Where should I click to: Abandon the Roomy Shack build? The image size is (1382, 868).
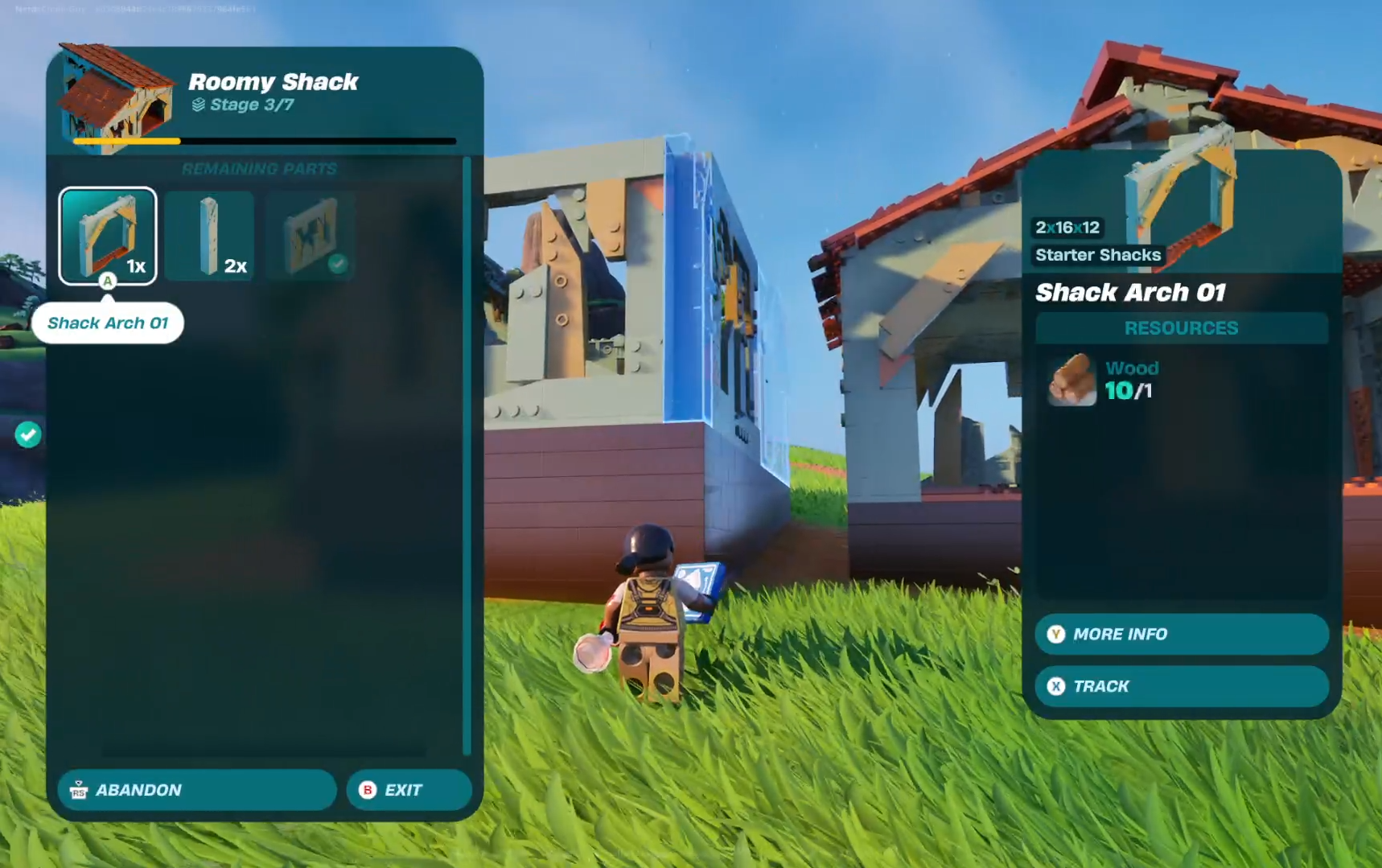pyautogui.click(x=196, y=790)
